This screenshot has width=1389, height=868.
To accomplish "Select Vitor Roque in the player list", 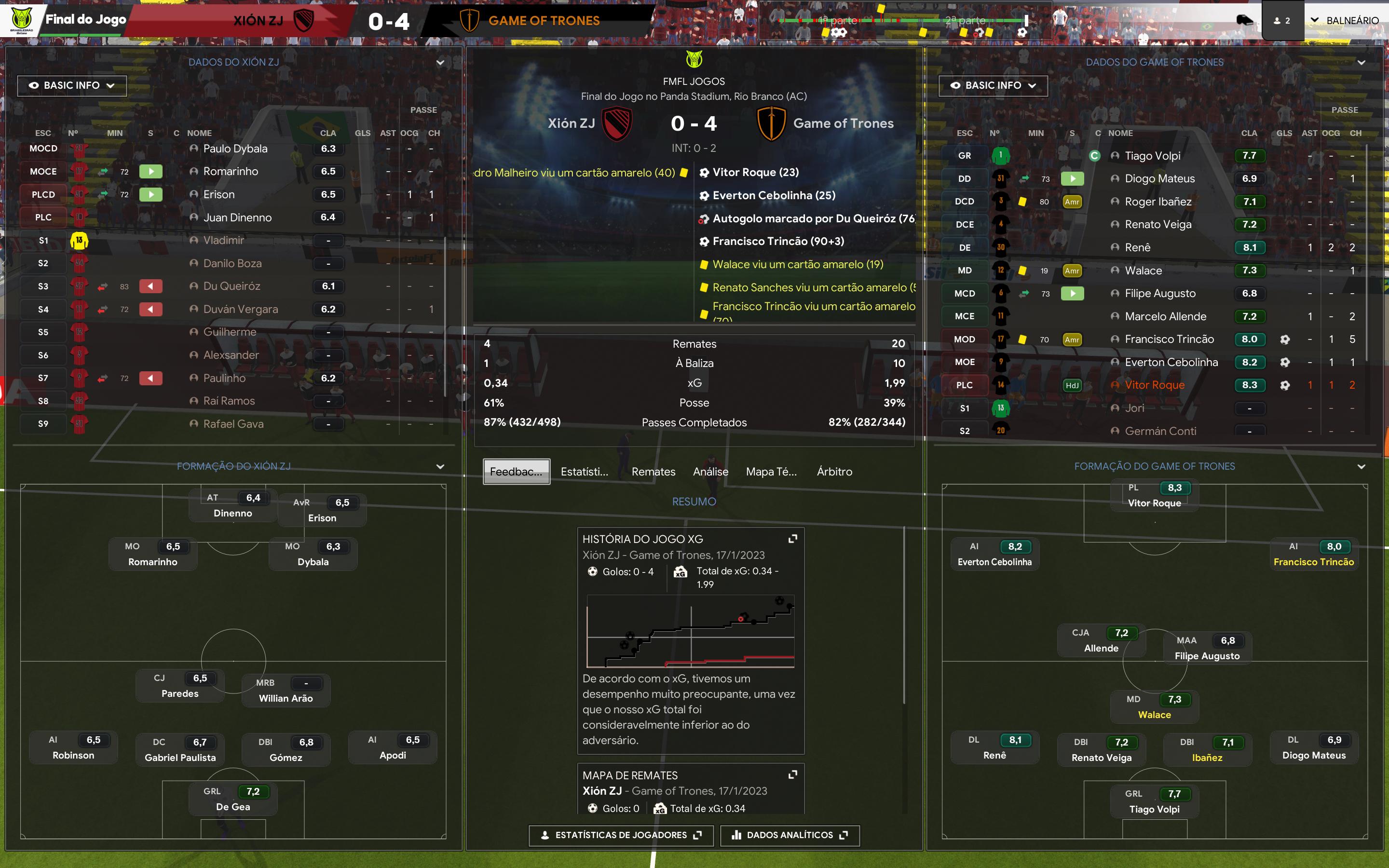I will pos(1154,385).
